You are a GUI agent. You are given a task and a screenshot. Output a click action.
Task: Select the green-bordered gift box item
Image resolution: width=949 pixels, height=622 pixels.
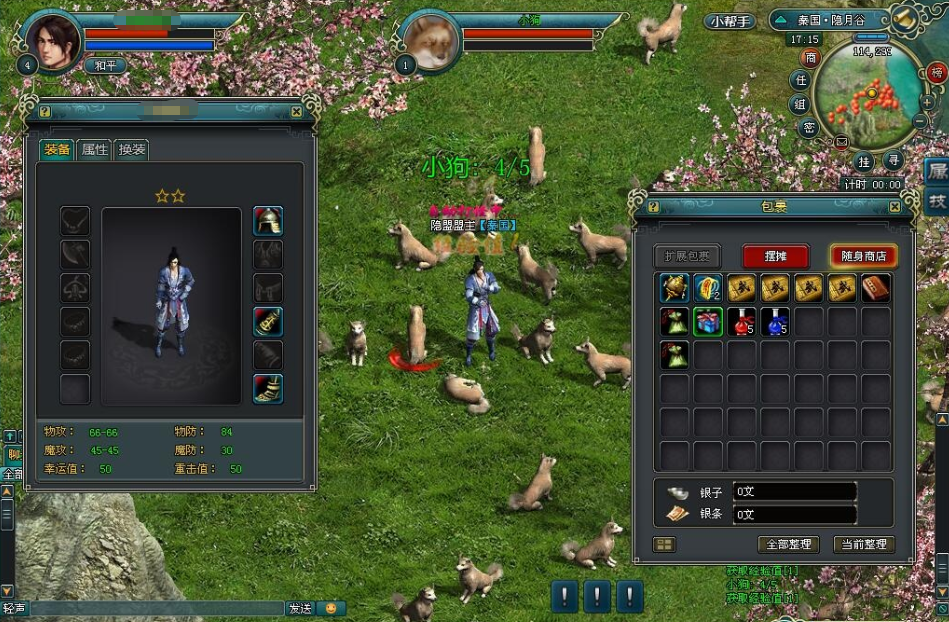tap(708, 322)
